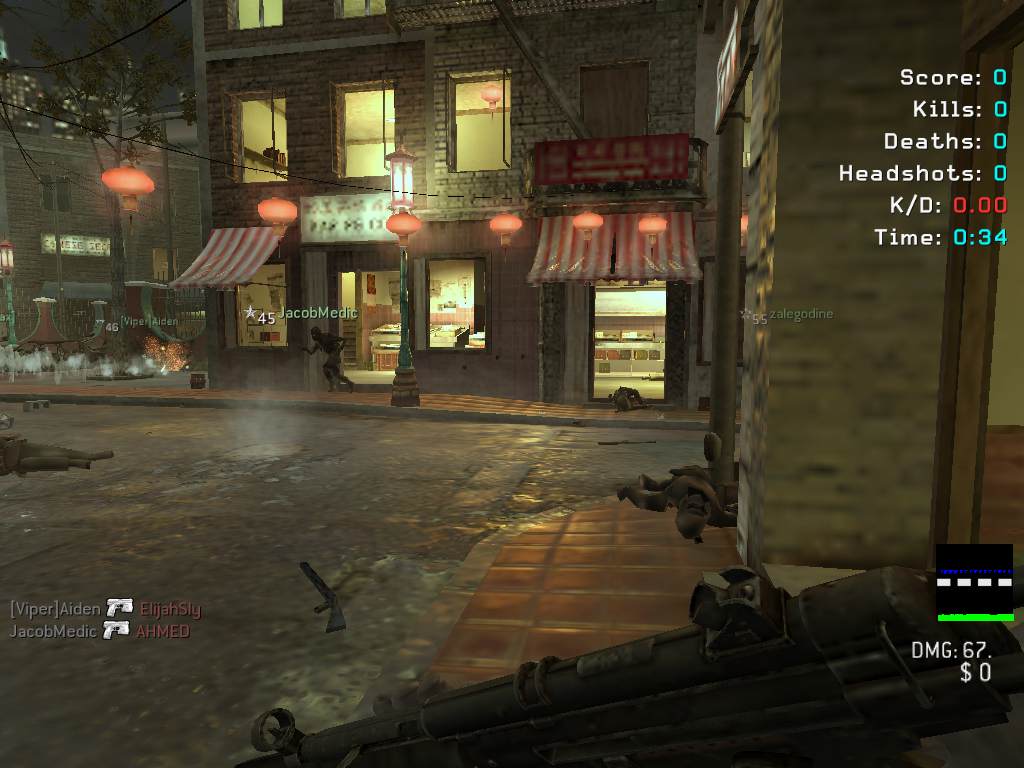The height and width of the screenshot is (768, 1024).
Task: Click the black weapon status box with green bar
Action: [x=974, y=583]
